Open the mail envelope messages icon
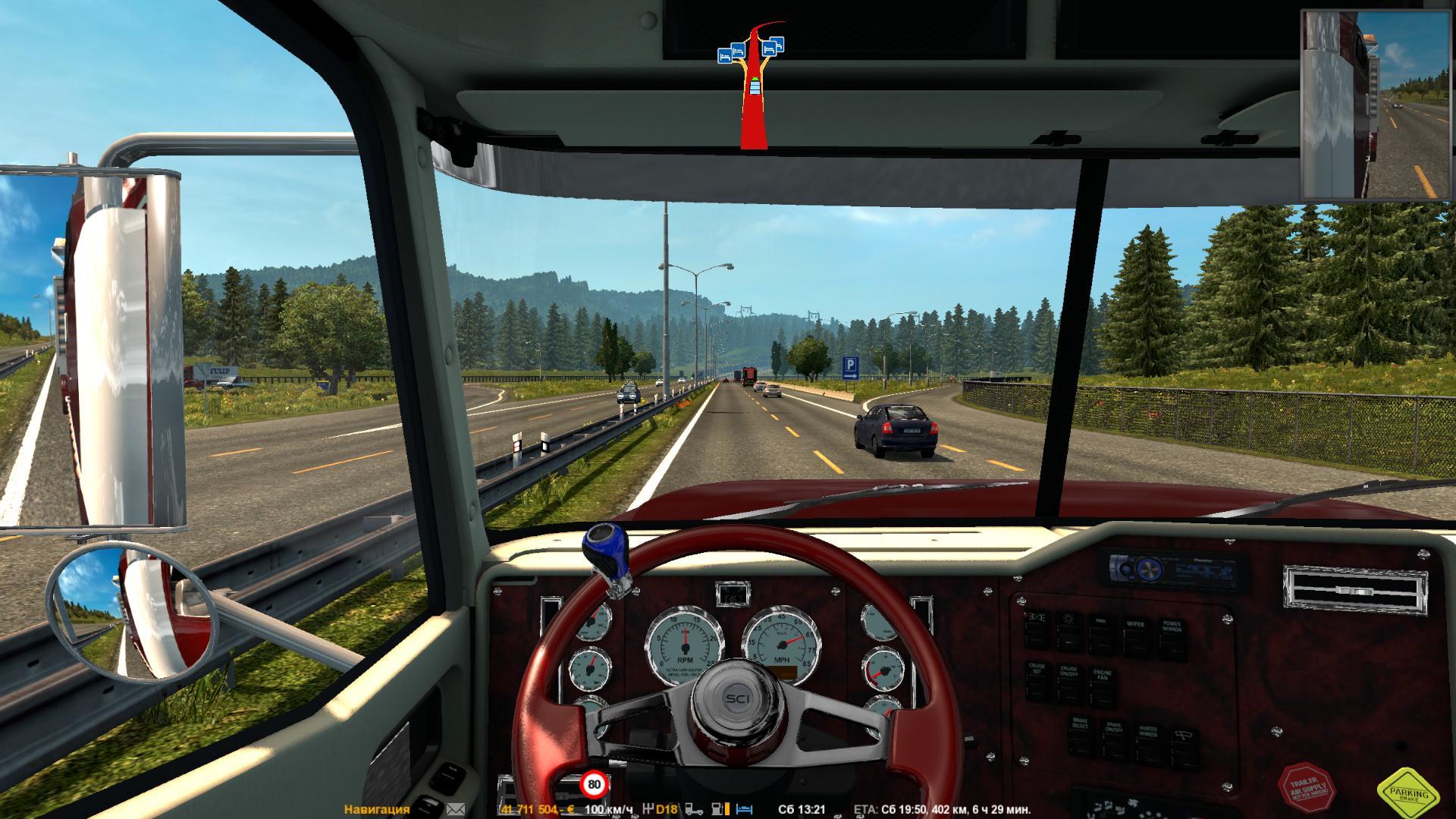 [x=456, y=809]
